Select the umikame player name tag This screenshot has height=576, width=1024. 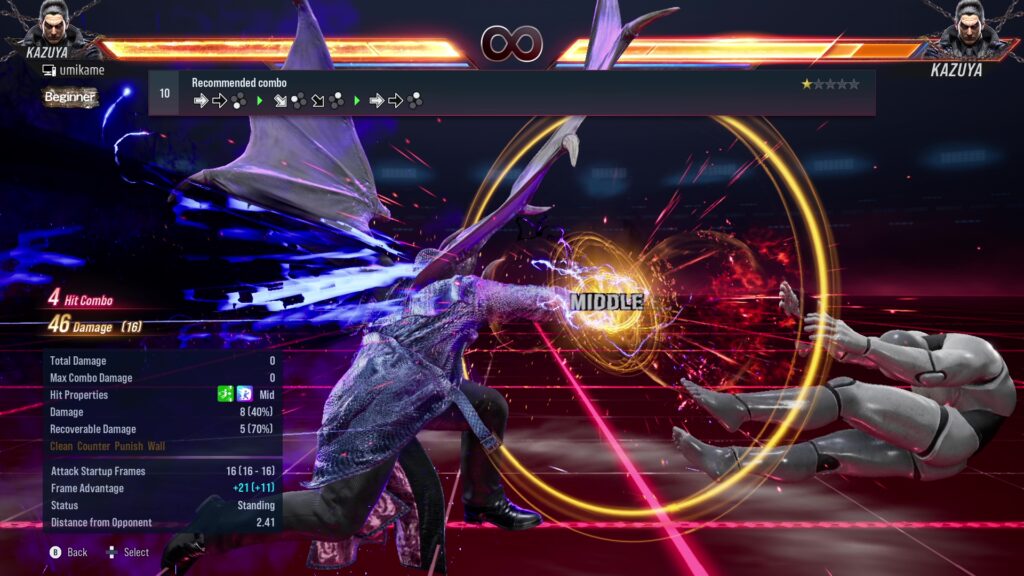pos(73,70)
